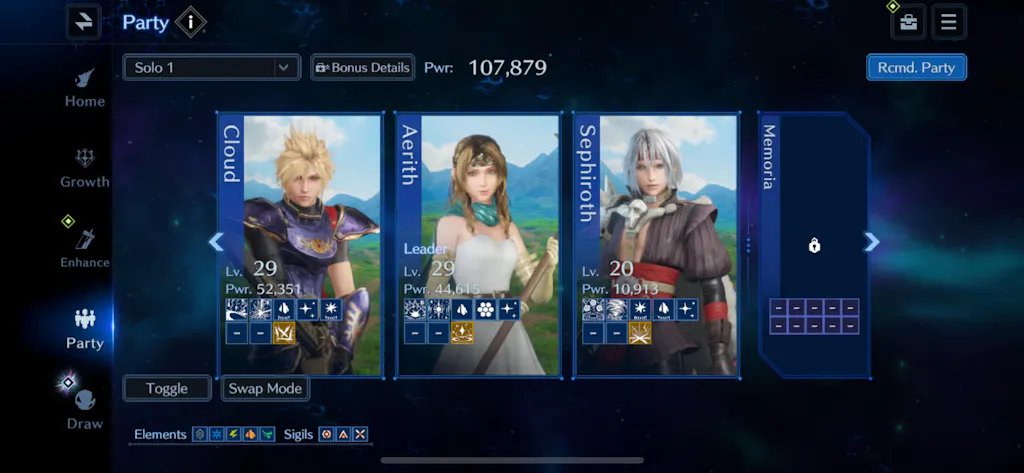Click the Rcmd. Party button
1024x473 pixels.
click(916, 67)
